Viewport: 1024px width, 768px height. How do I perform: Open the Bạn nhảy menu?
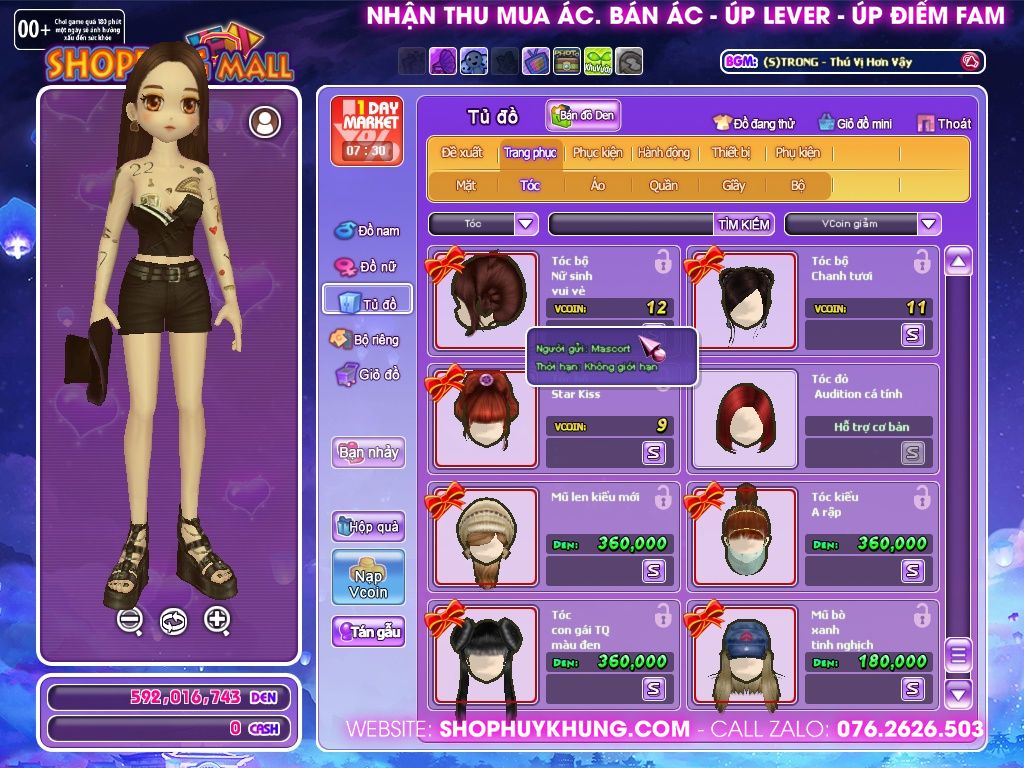coord(368,452)
